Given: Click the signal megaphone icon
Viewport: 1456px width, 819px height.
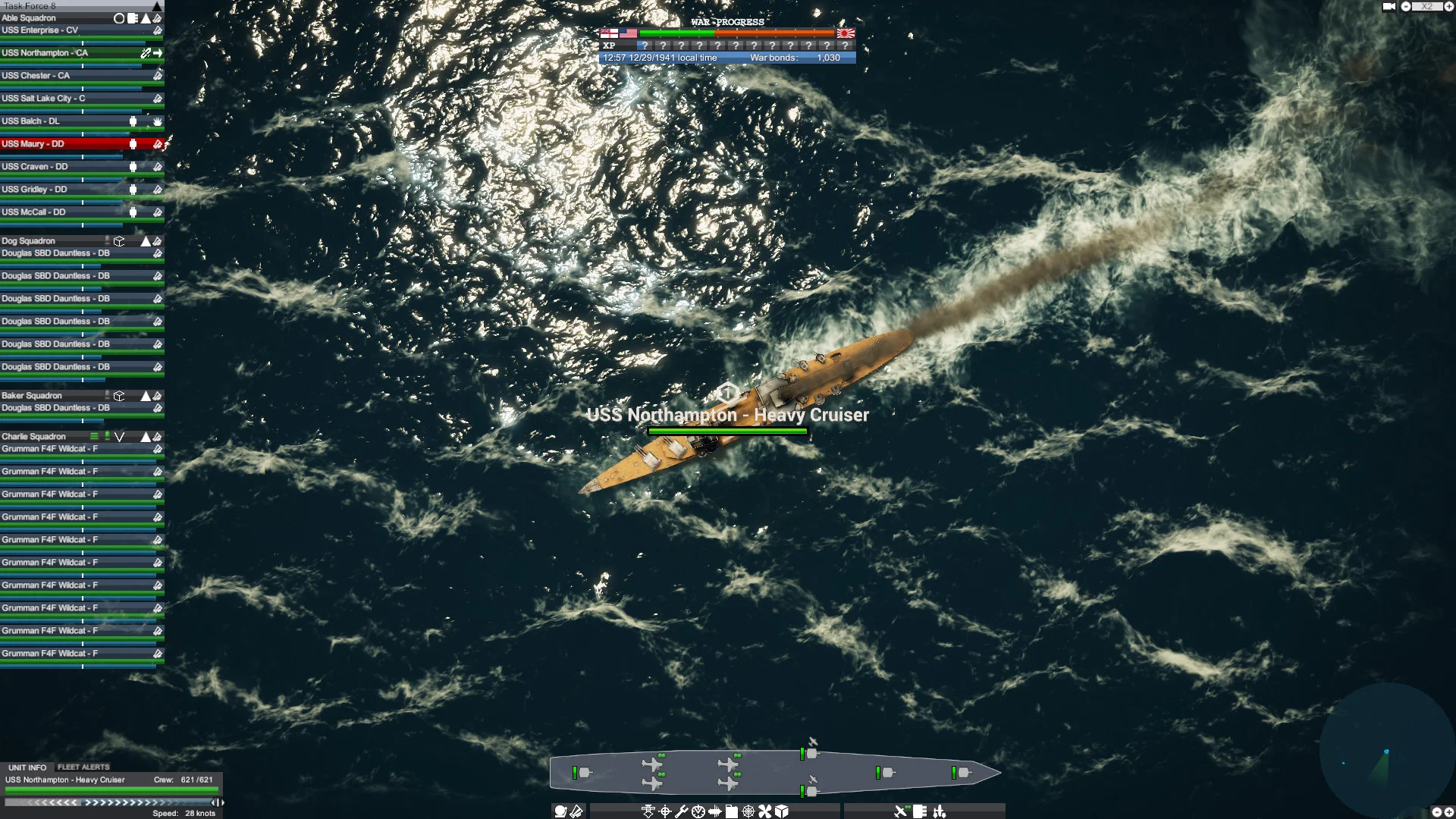Looking at the screenshot, I should coord(577,811).
